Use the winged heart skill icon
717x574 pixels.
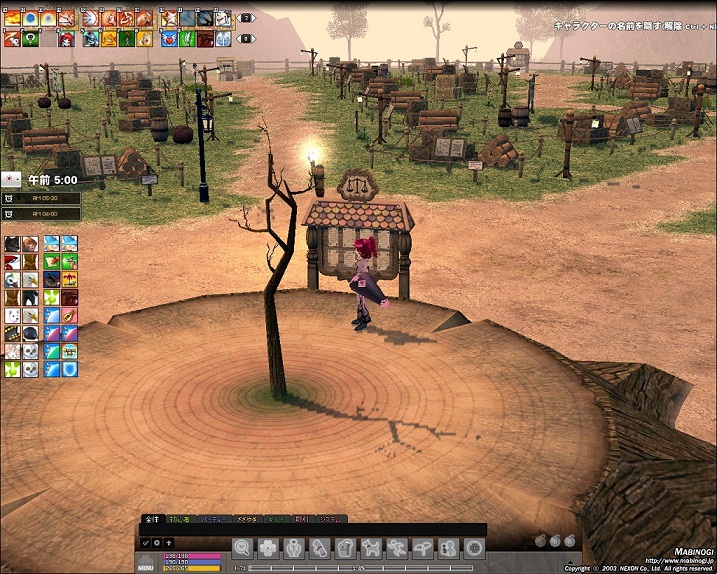(x=167, y=39)
